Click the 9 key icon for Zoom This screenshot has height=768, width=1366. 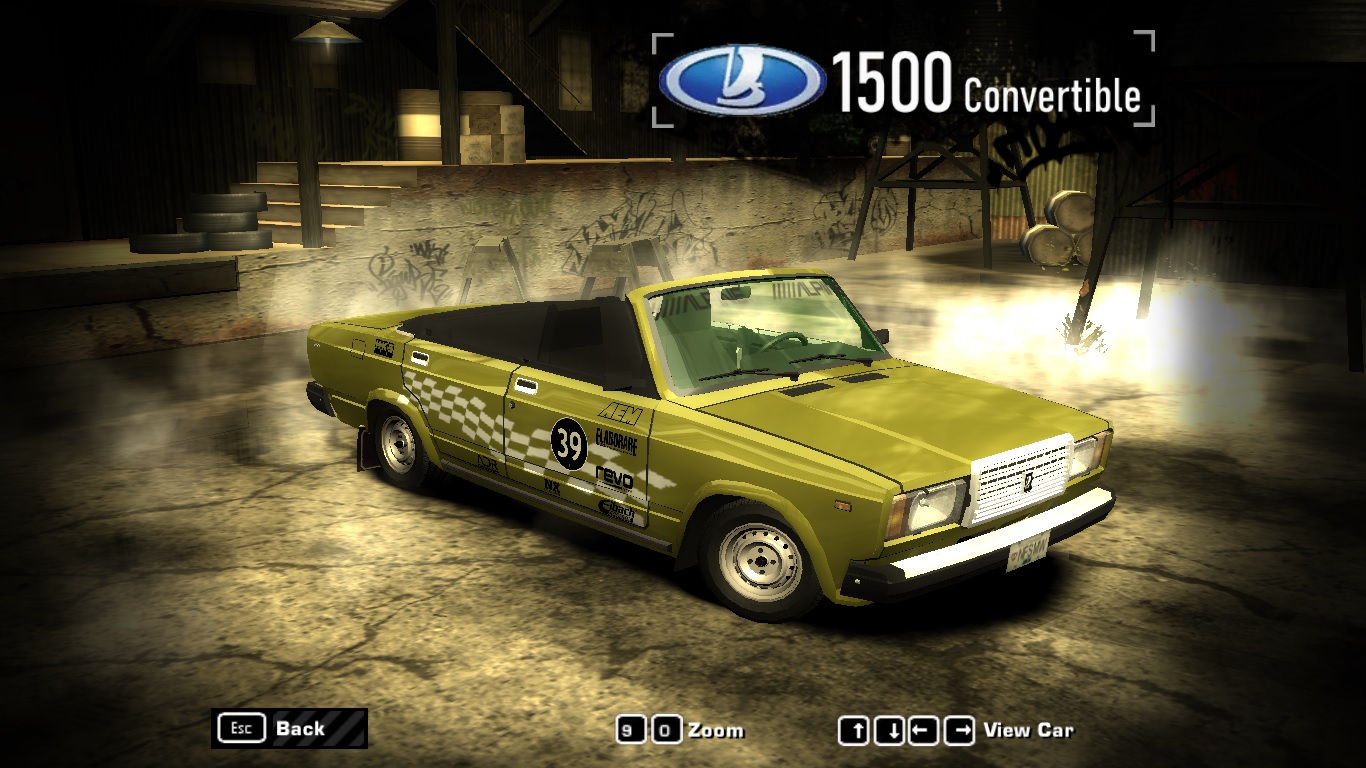click(630, 731)
